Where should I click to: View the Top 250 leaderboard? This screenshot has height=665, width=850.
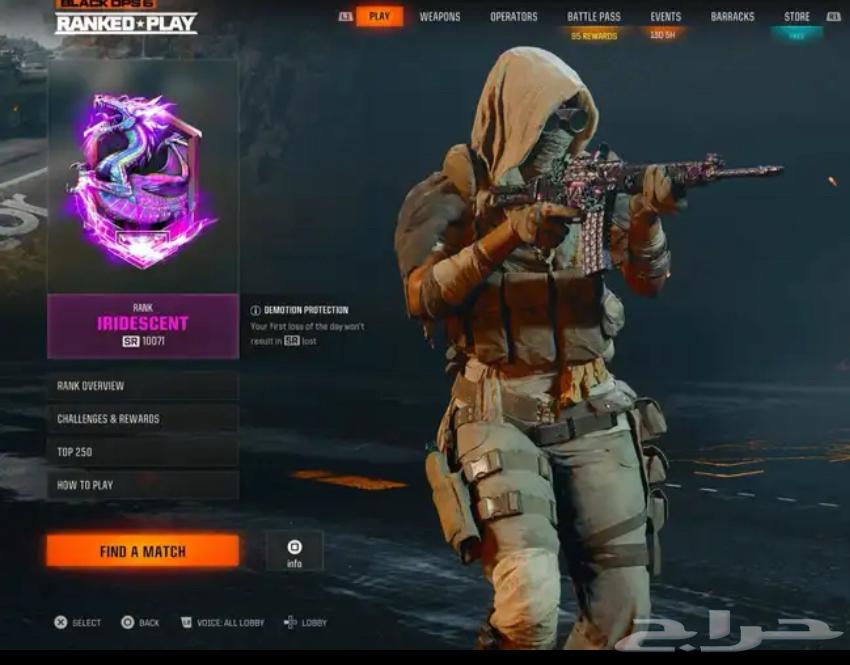[142, 452]
